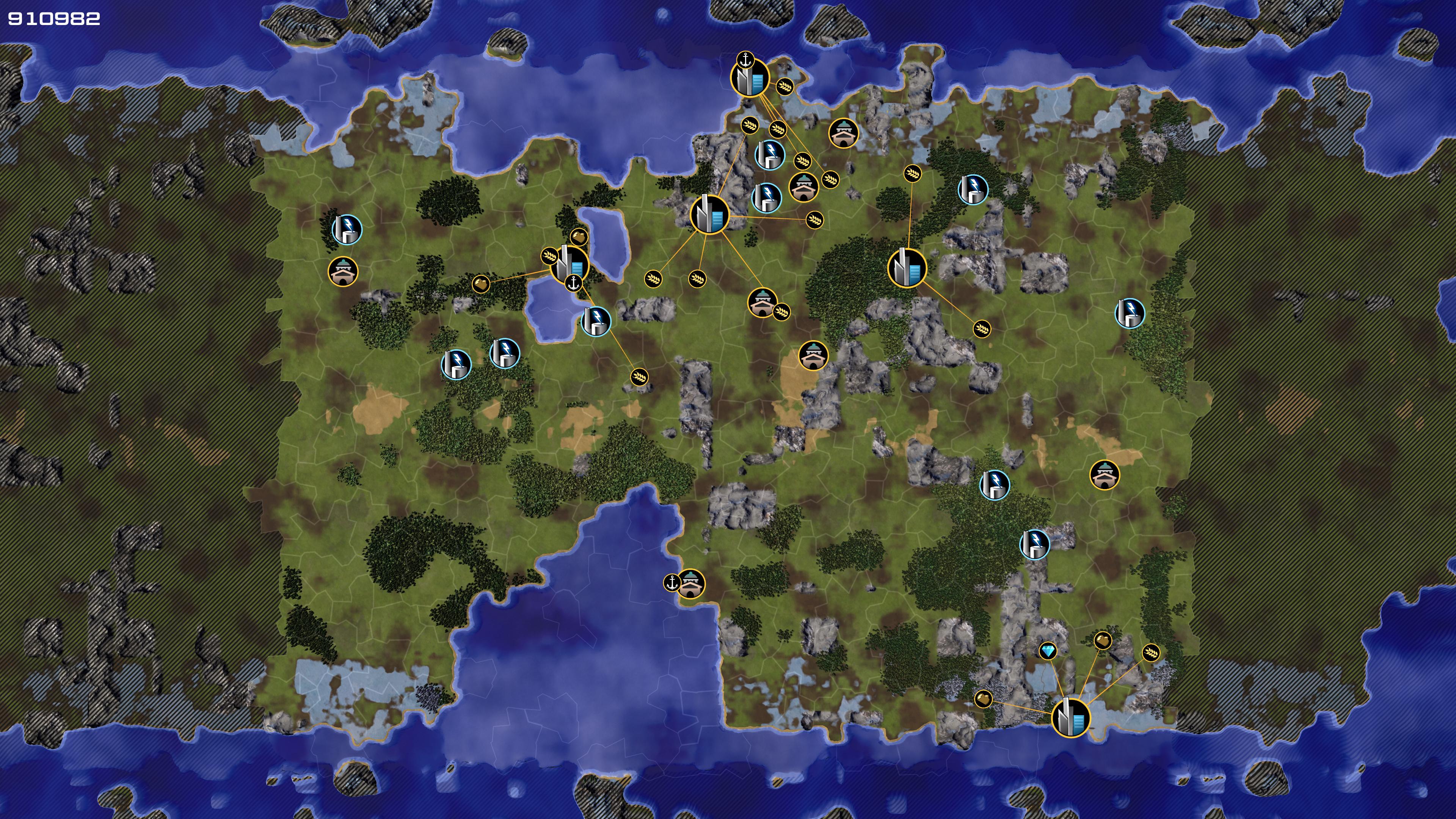This screenshot has height=819, width=1456.
Task: Pick the gold nugget marker beside the upper lake
Action: coord(579,236)
